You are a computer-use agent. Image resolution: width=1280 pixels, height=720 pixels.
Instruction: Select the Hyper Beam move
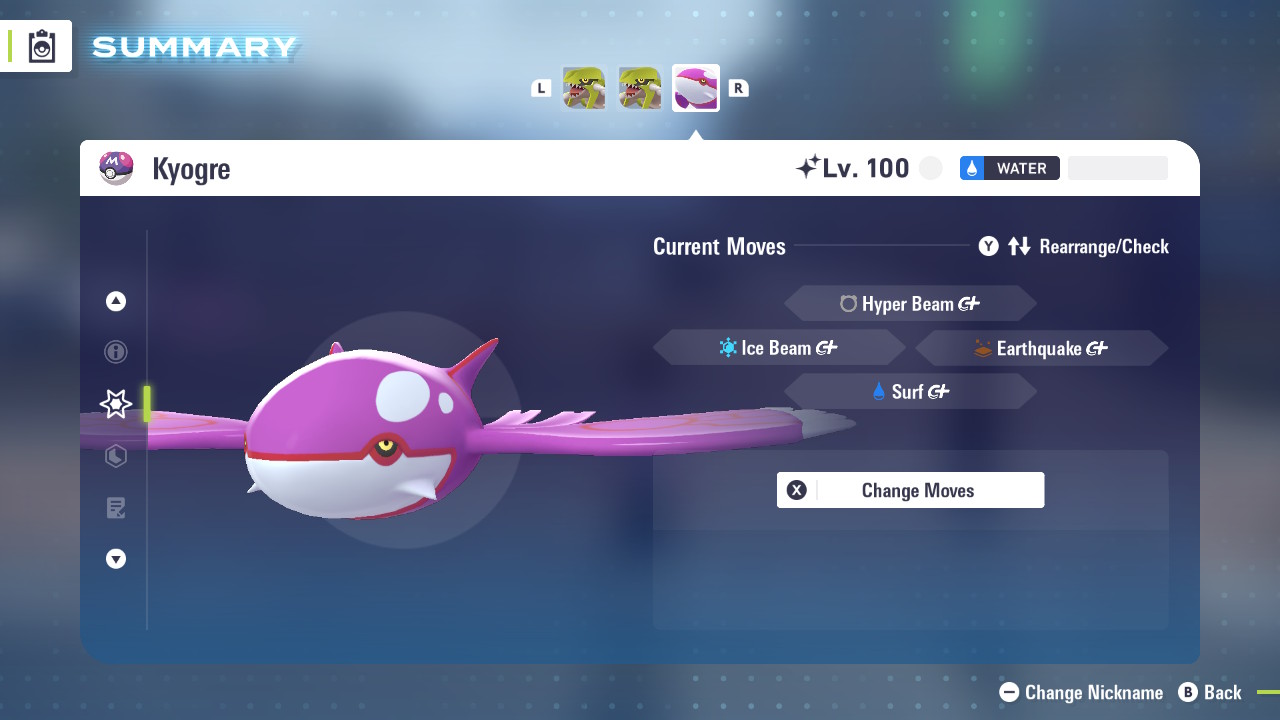910,303
